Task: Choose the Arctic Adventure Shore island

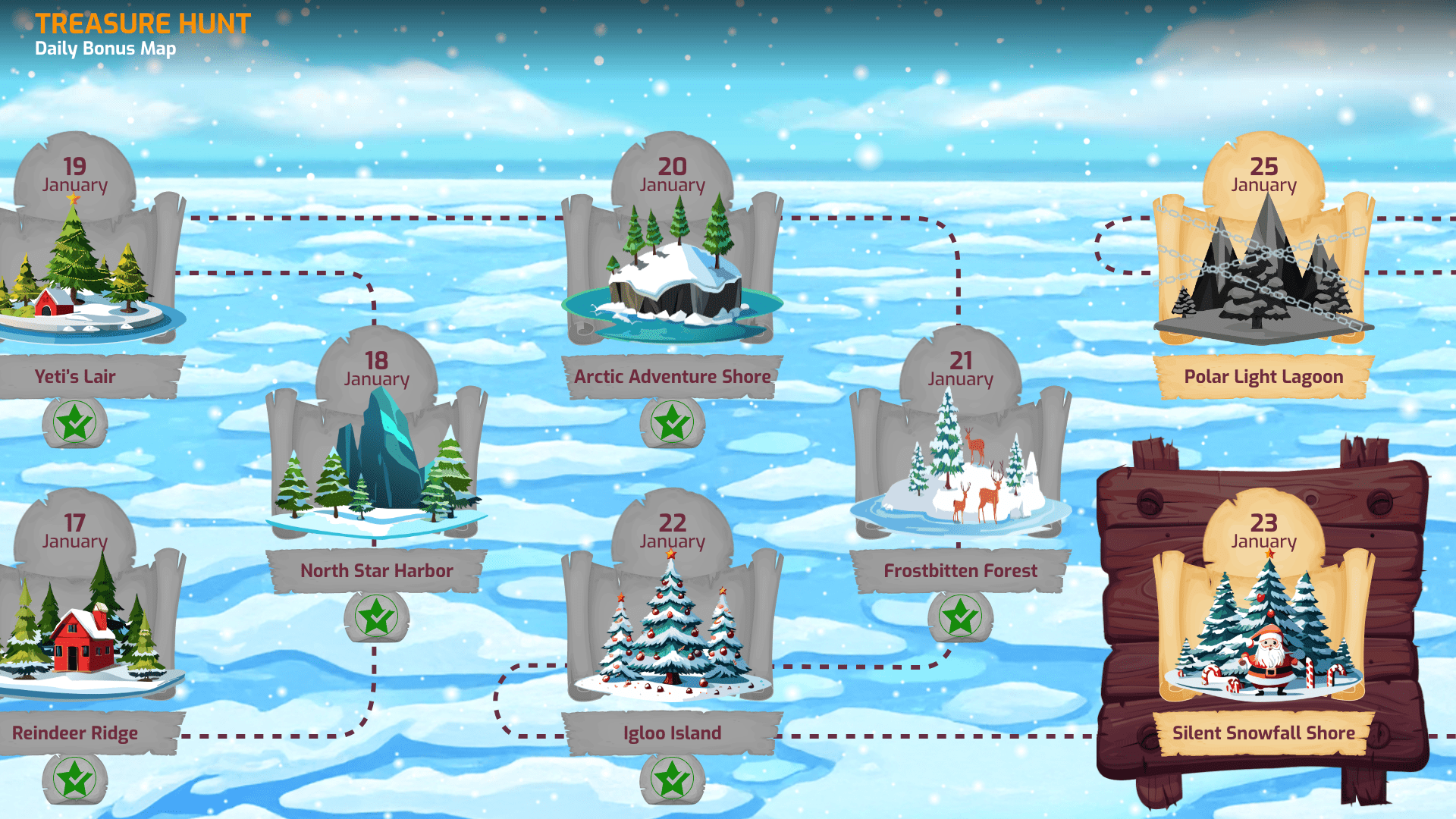Action: pyautogui.click(x=672, y=273)
